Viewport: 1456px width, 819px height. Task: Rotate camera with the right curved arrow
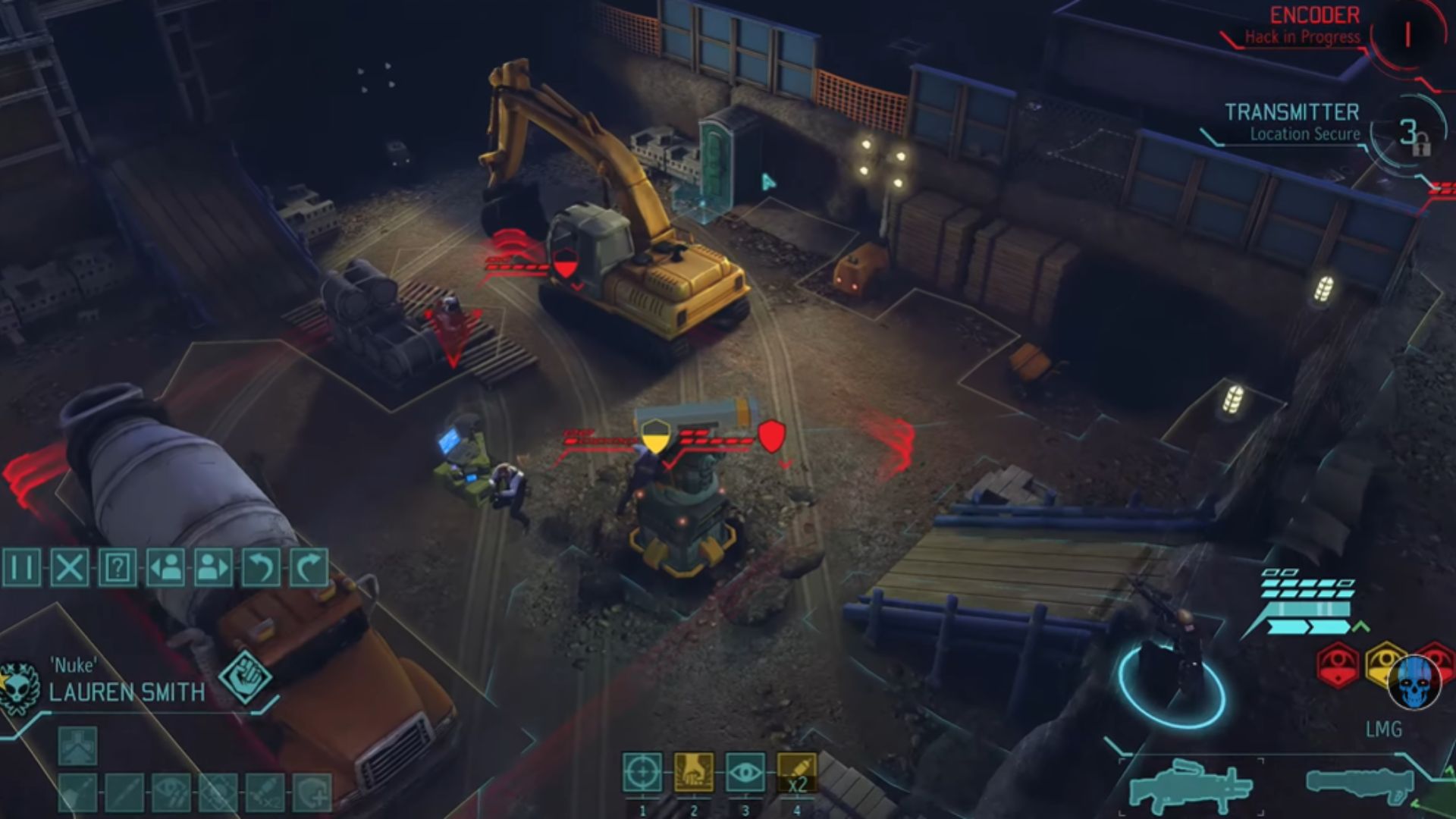(309, 567)
